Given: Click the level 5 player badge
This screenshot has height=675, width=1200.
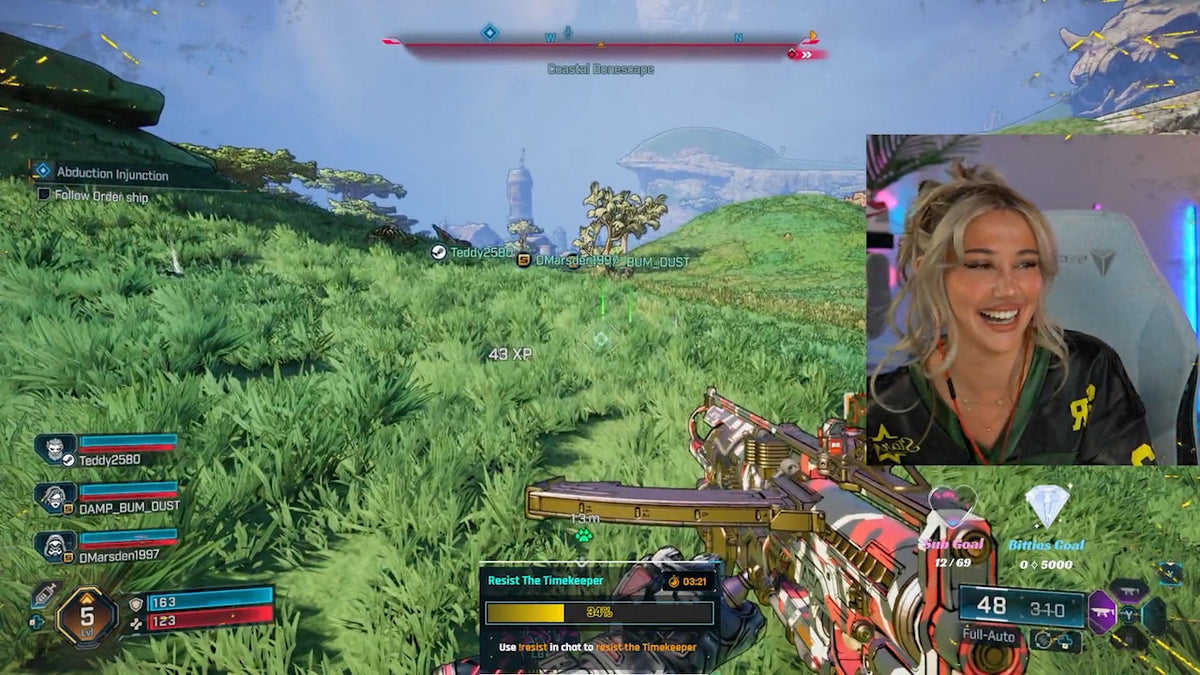Looking at the screenshot, I should tap(86, 617).
